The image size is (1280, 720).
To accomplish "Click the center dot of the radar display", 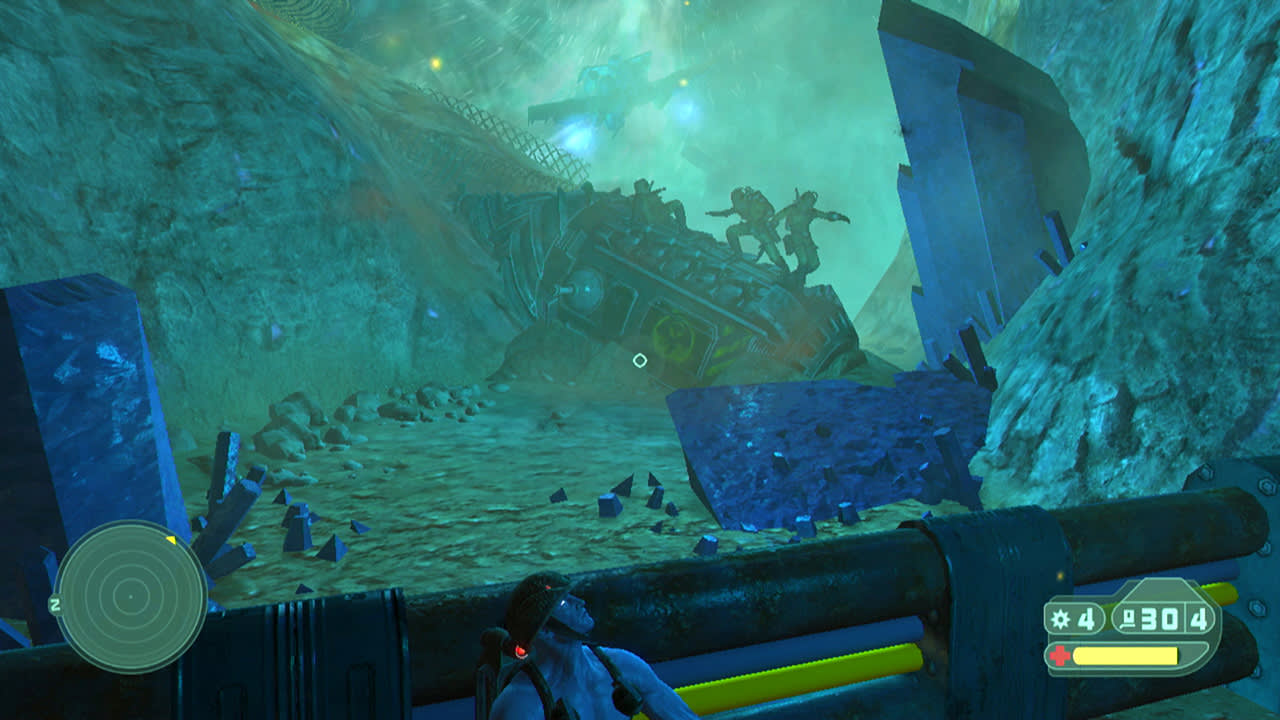I will click(131, 597).
